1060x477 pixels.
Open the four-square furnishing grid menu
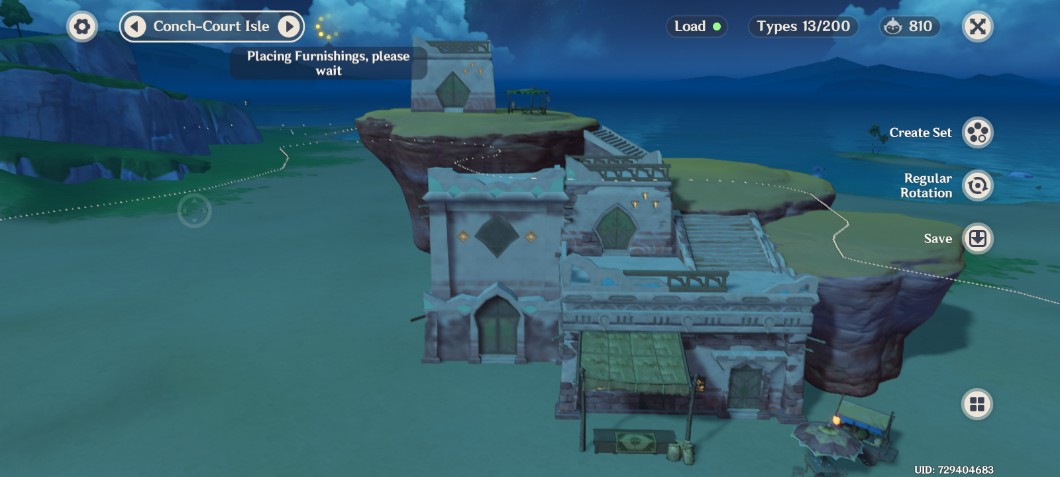point(977,404)
